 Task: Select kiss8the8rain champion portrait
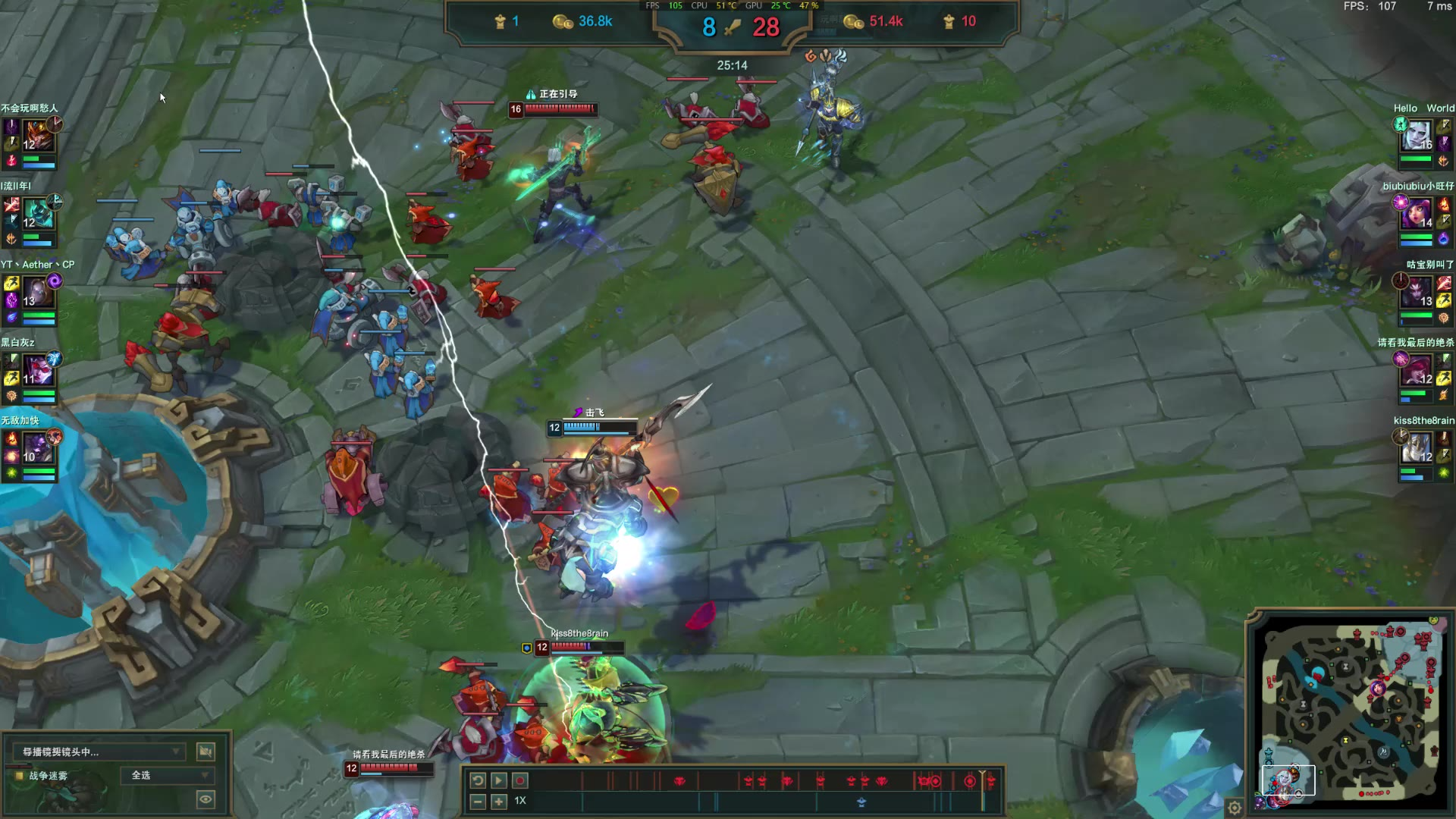(1418, 448)
